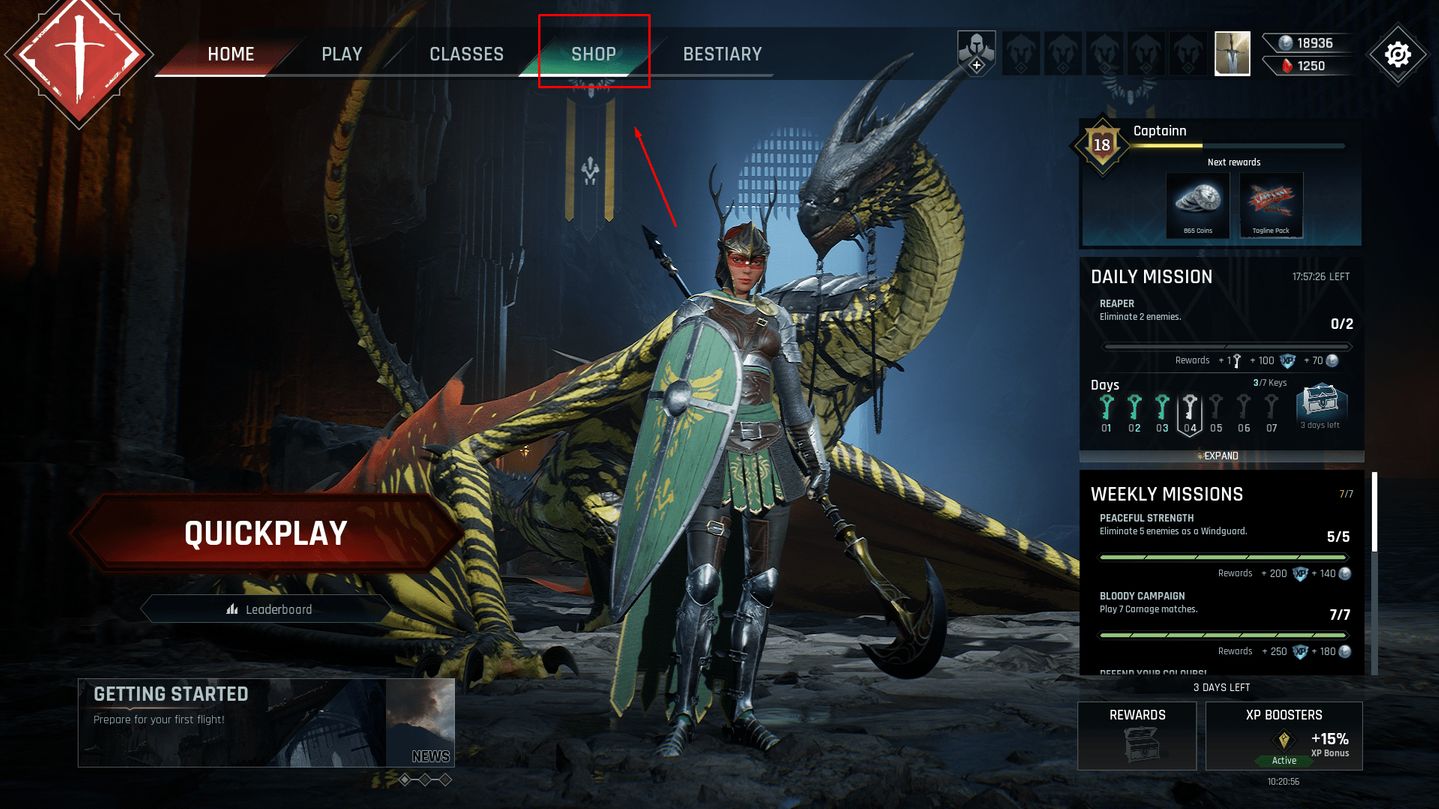Go to the Classes tab
1439x809 pixels.
[466, 54]
